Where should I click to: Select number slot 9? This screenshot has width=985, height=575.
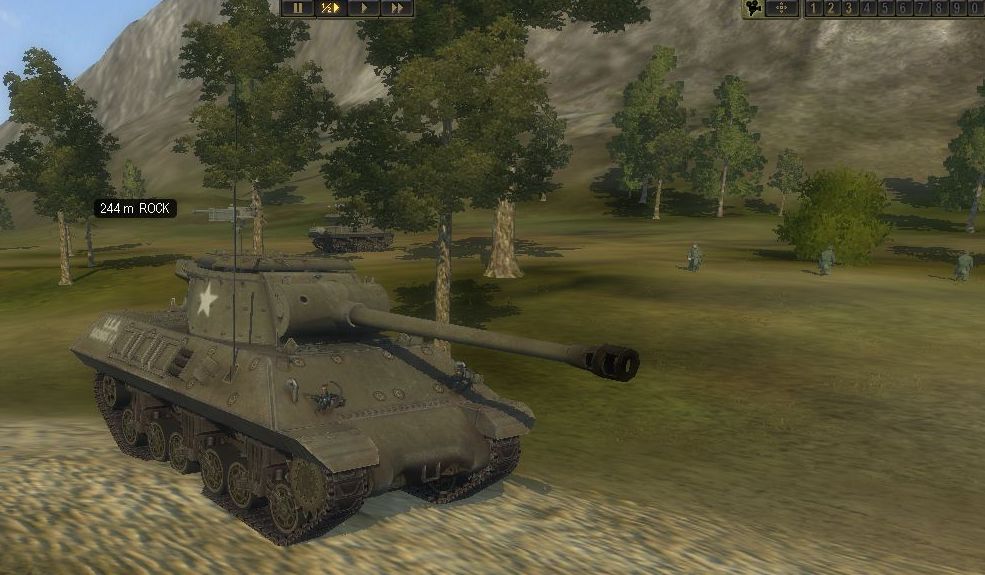(x=957, y=8)
